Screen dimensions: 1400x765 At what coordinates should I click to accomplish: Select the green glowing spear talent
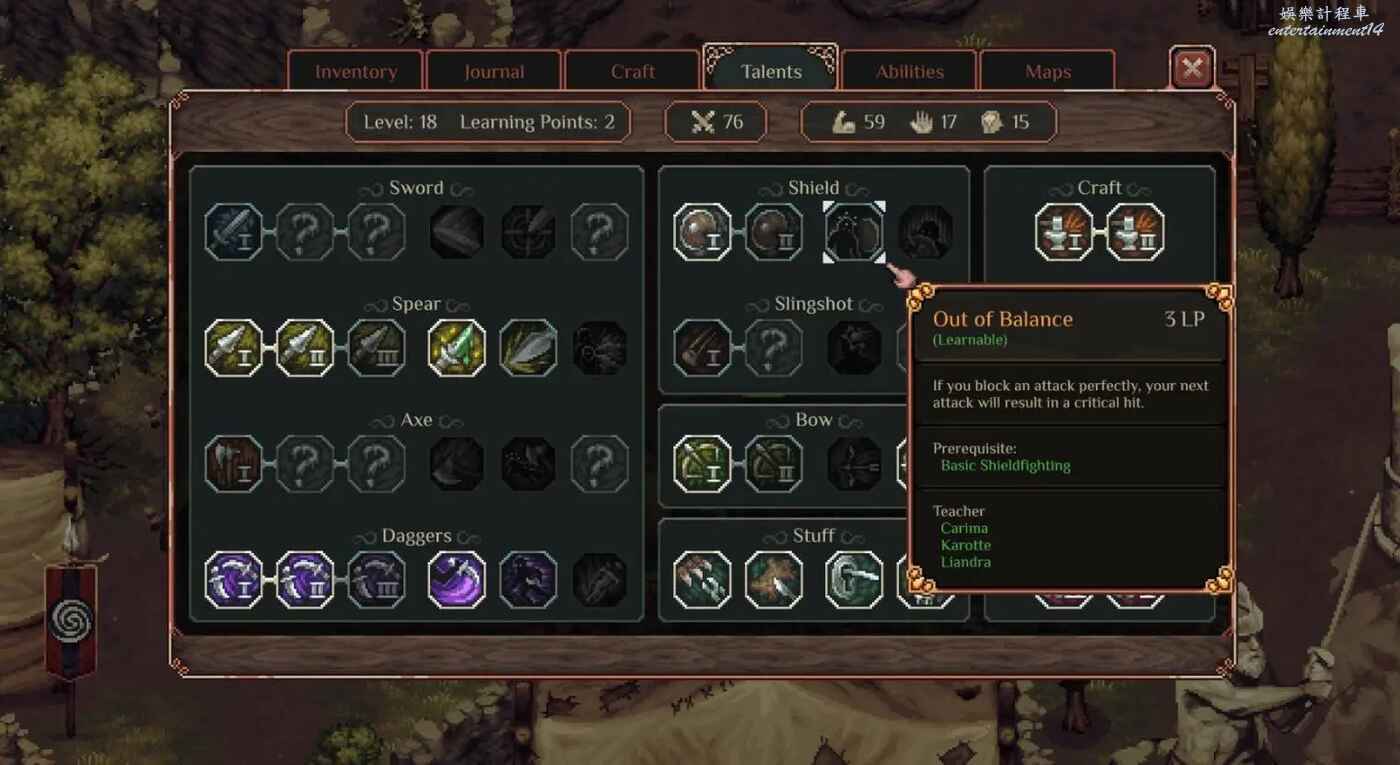pos(457,348)
